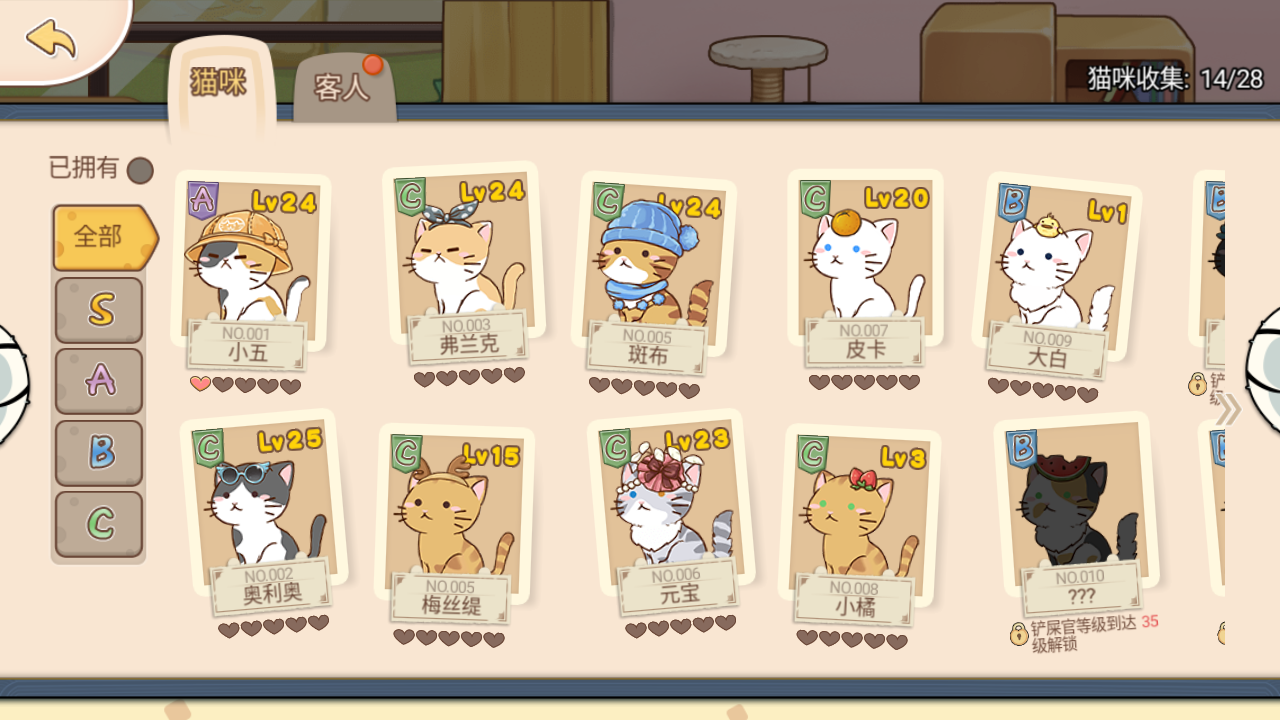Filter cats by rarity C
Image resolution: width=1280 pixels, height=720 pixels.
[99, 521]
